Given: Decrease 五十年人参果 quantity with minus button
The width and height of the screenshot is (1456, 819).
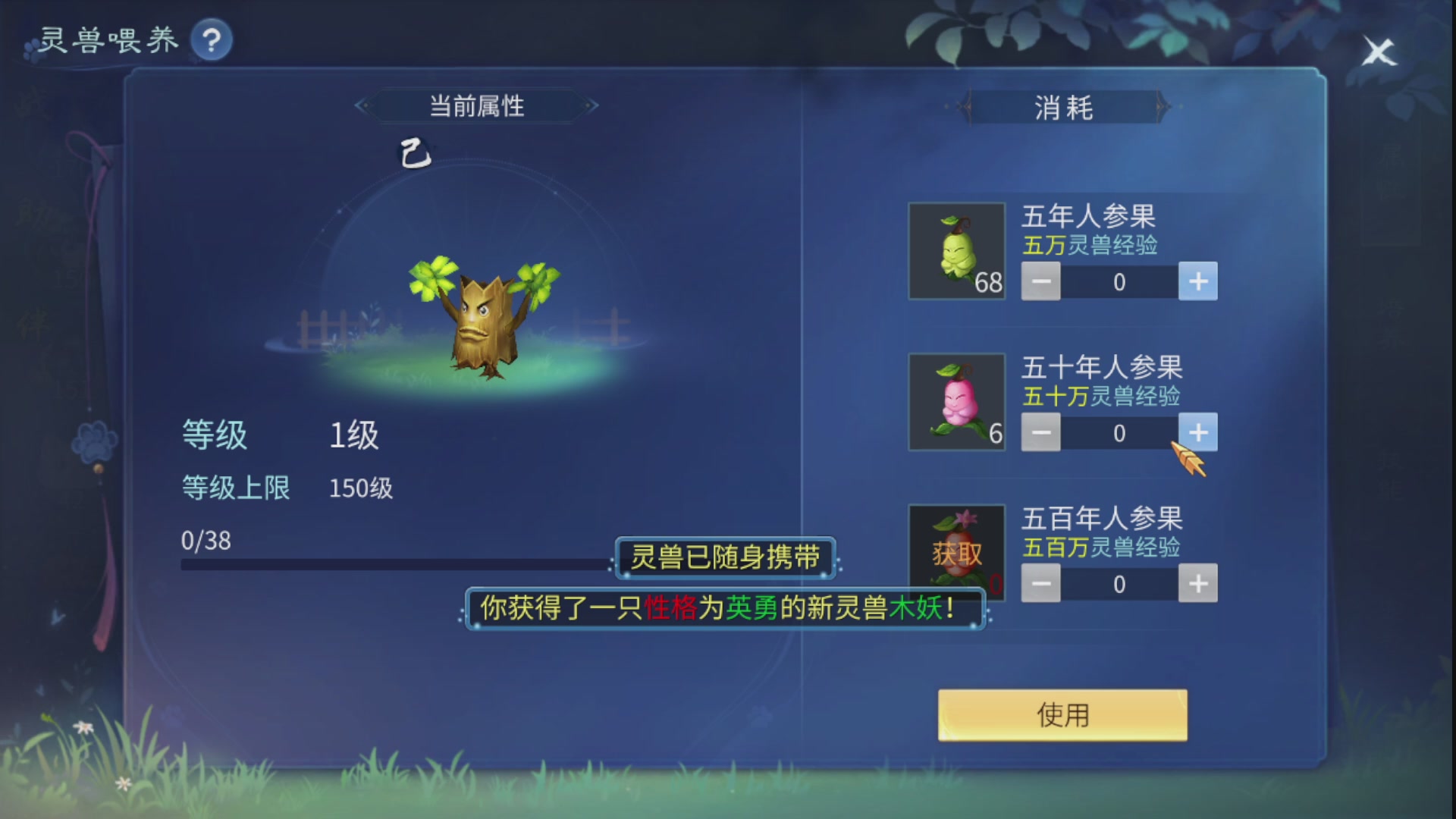Looking at the screenshot, I should point(1040,432).
